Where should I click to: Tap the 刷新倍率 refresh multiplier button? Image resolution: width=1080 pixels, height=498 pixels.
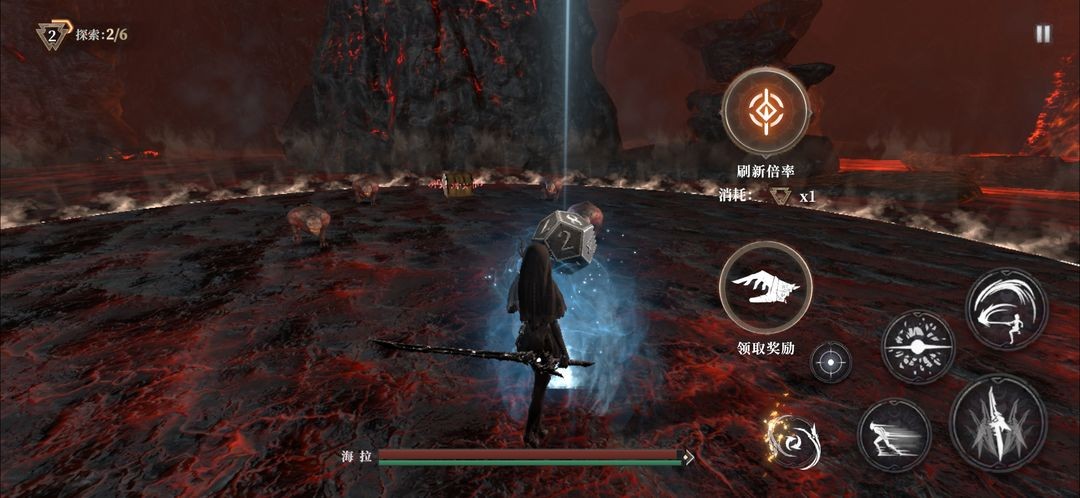coord(765,111)
